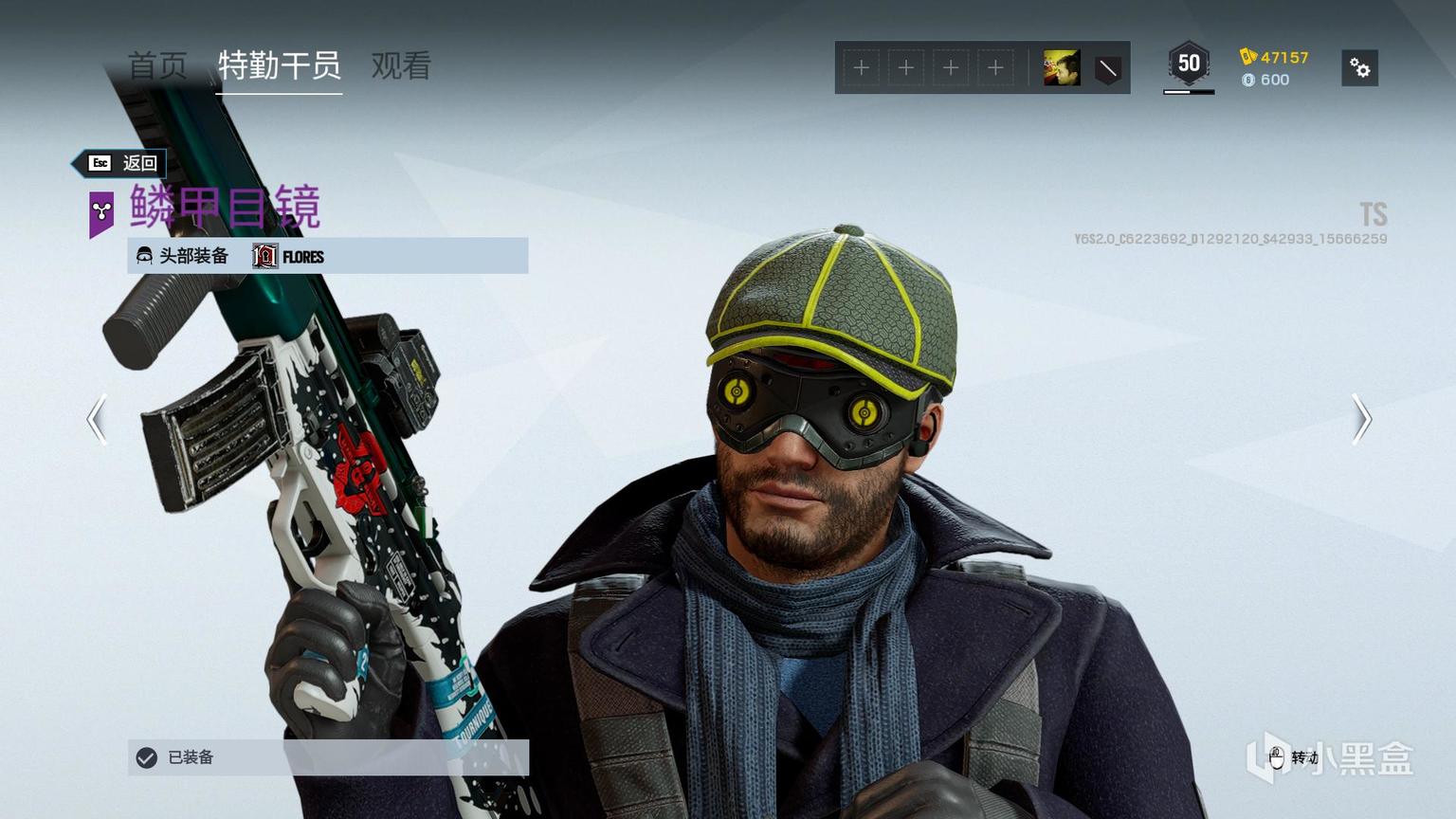Open the settings gear menu

click(1359, 68)
